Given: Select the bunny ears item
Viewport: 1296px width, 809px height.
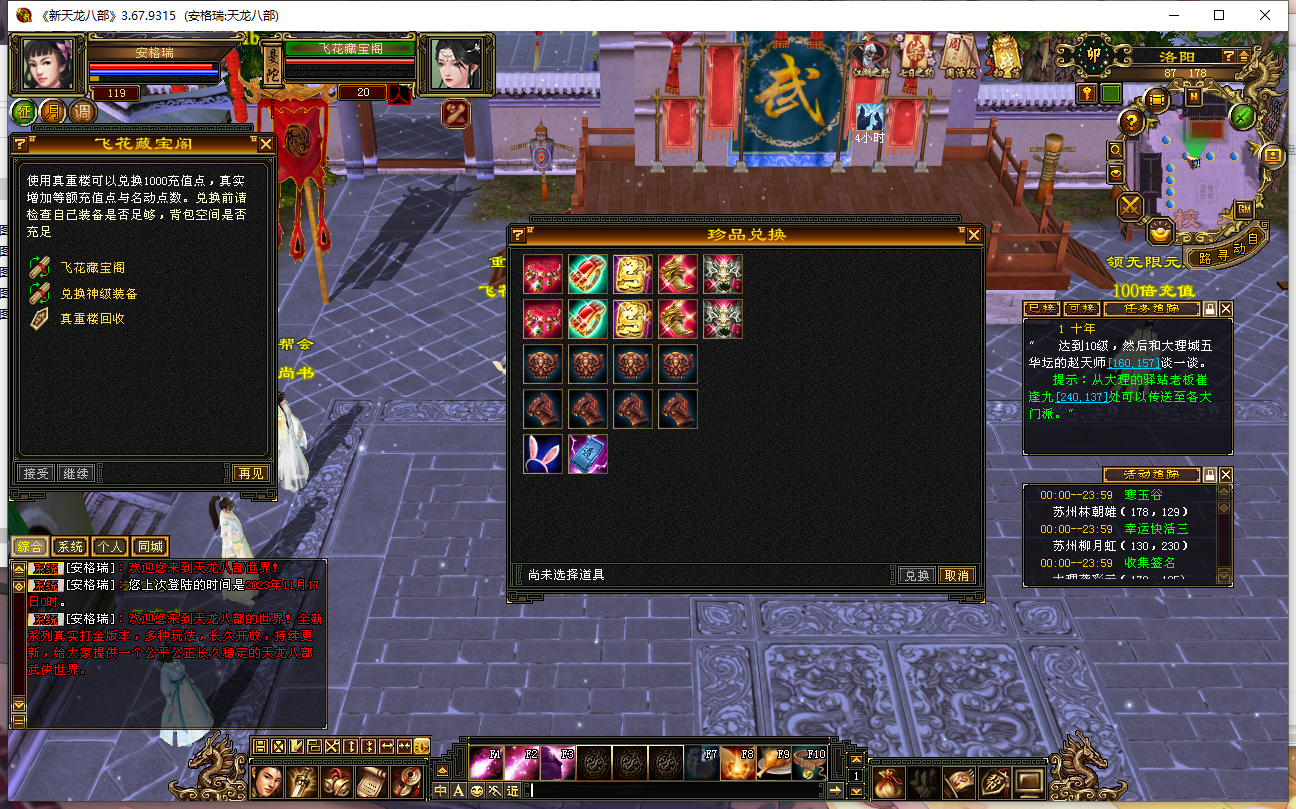Looking at the screenshot, I should click(542, 454).
